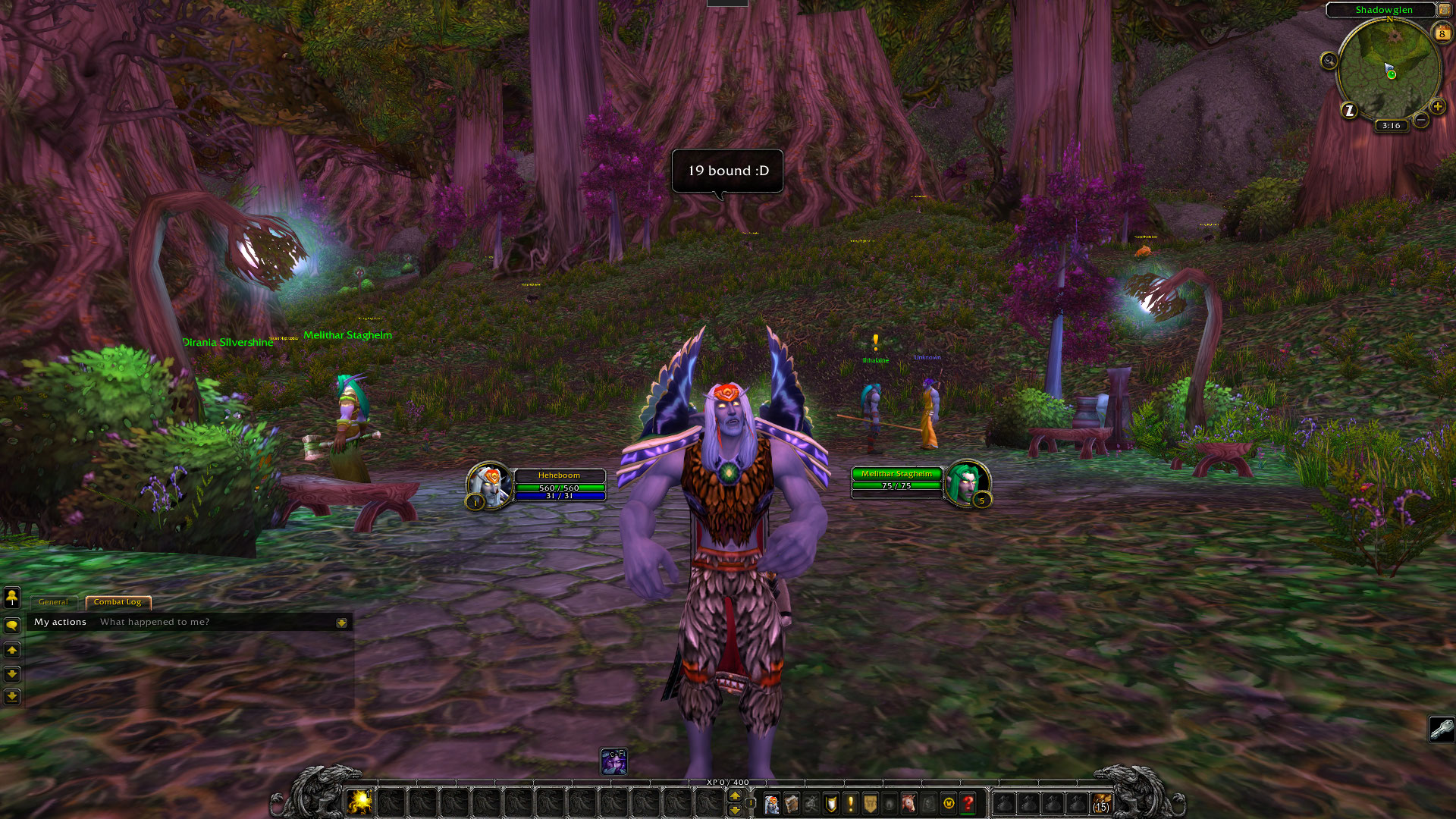Image resolution: width=1456 pixels, height=819 pixels.
Task: Open the character info portrait micro button
Action: (x=772, y=803)
